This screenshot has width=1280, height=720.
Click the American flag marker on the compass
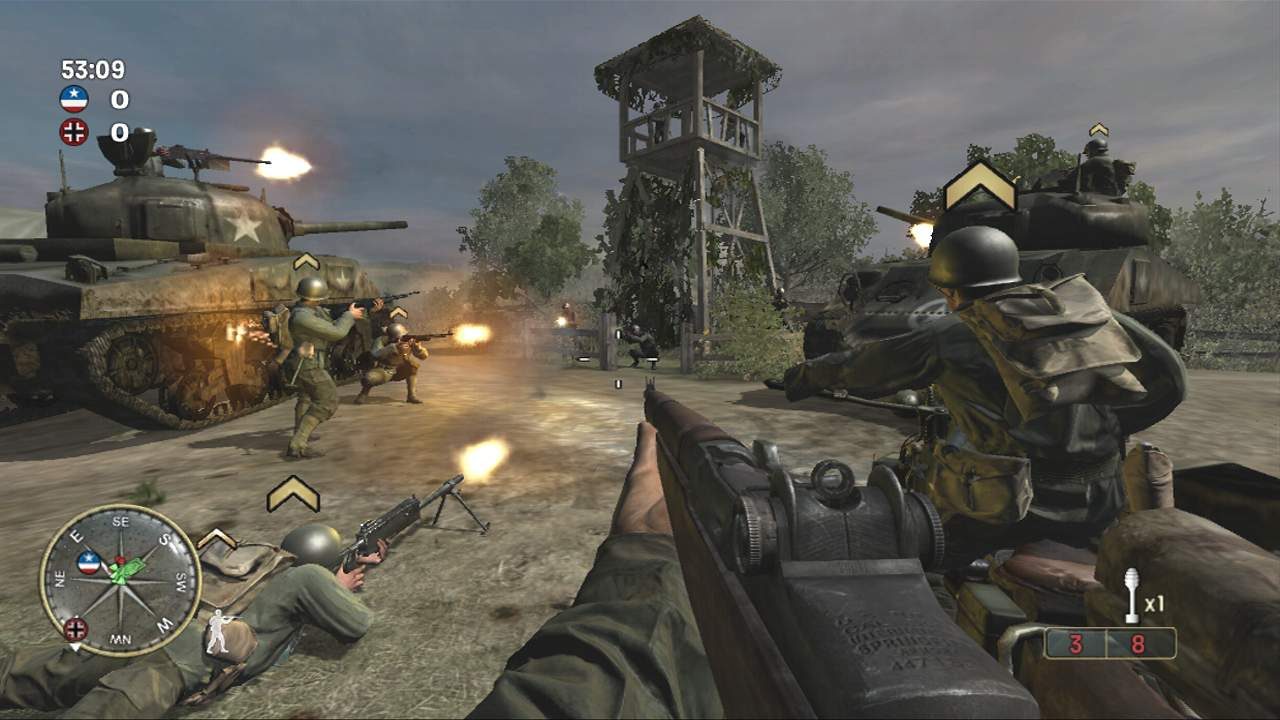[88, 561]
